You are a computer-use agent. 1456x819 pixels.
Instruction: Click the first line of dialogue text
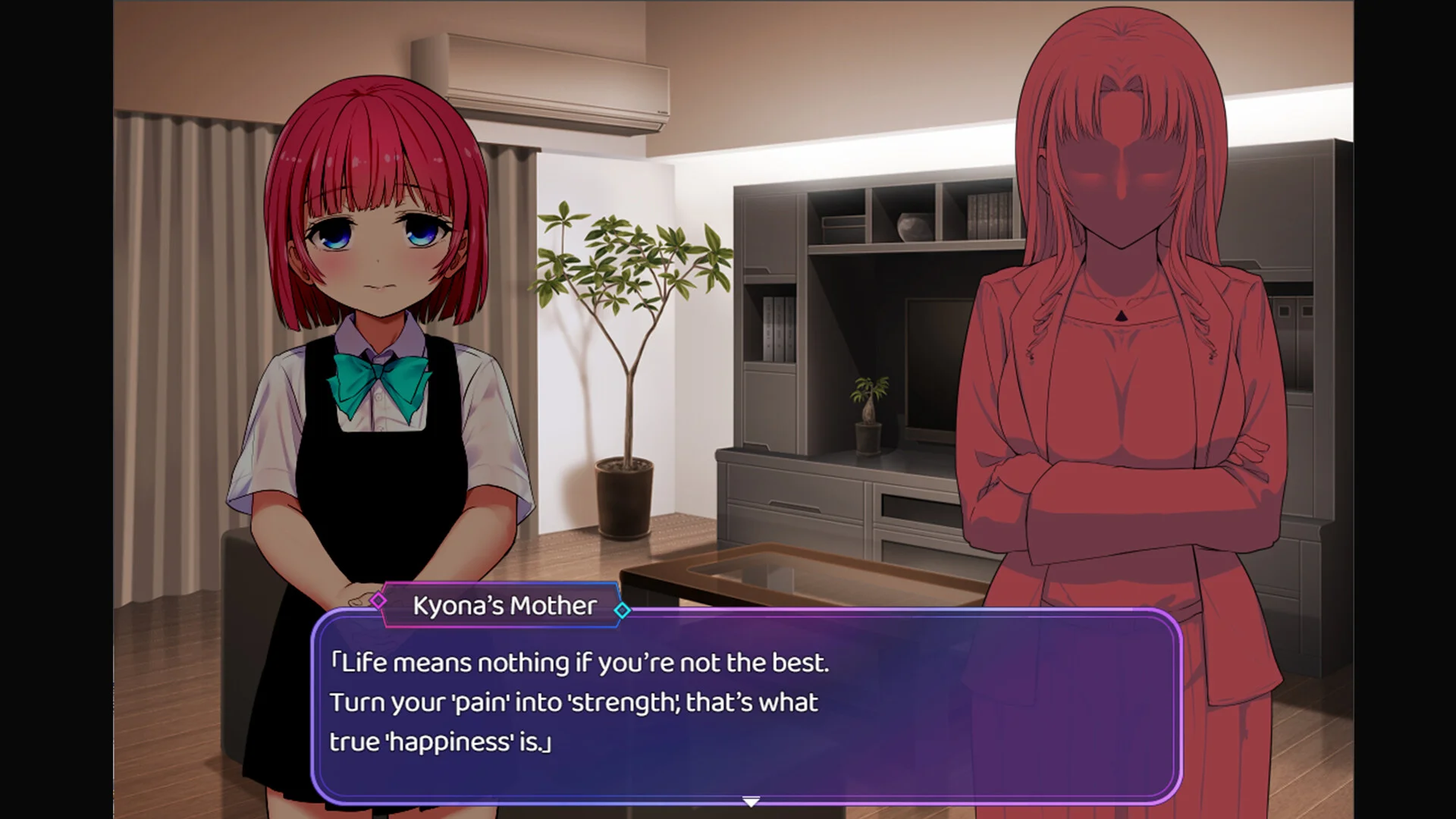pos(580,661)
